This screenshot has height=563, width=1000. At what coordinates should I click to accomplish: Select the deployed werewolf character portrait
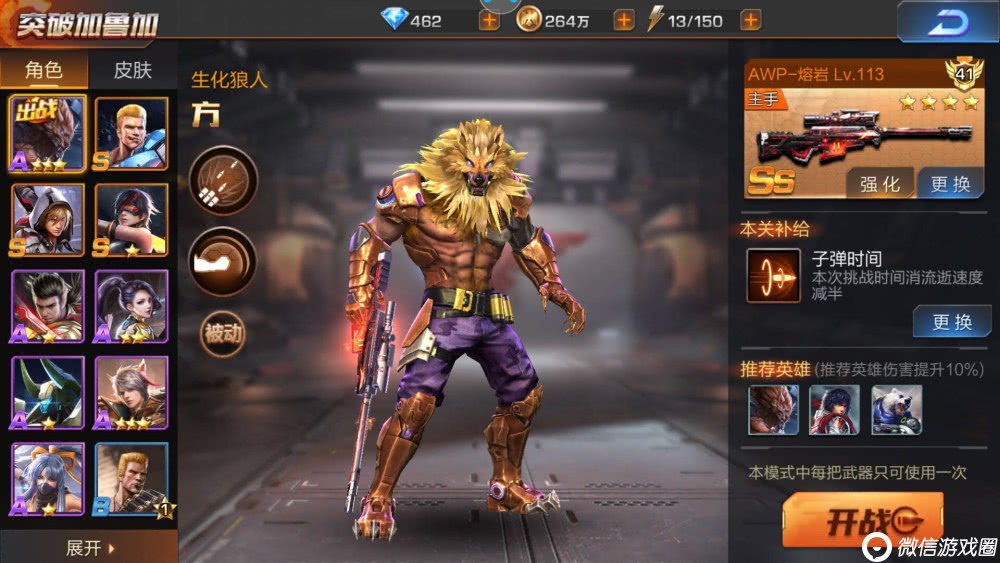(47, 134)
